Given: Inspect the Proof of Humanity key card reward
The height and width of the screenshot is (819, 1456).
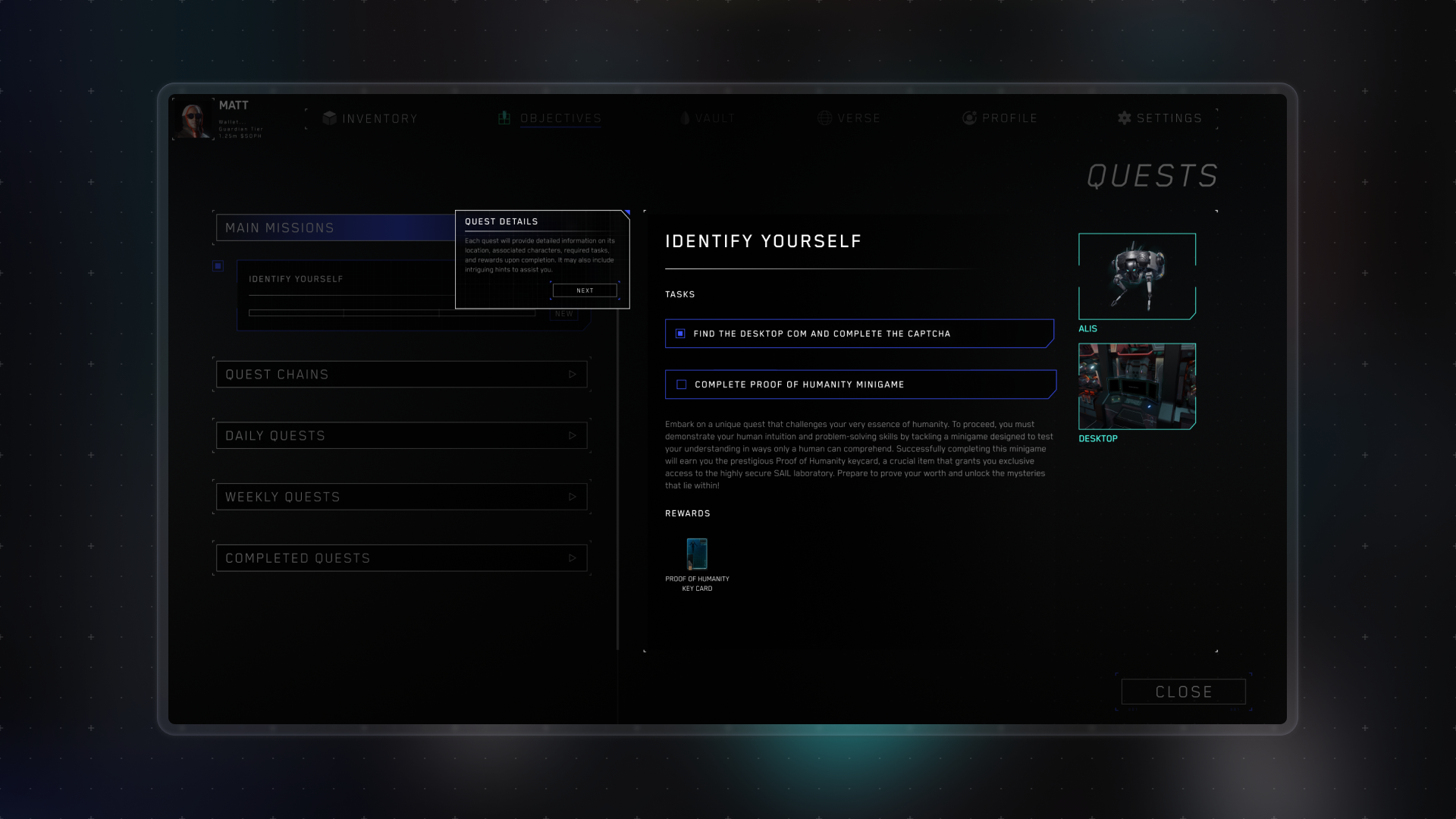Looking at the screenshot, I should (x=697, y=554).
